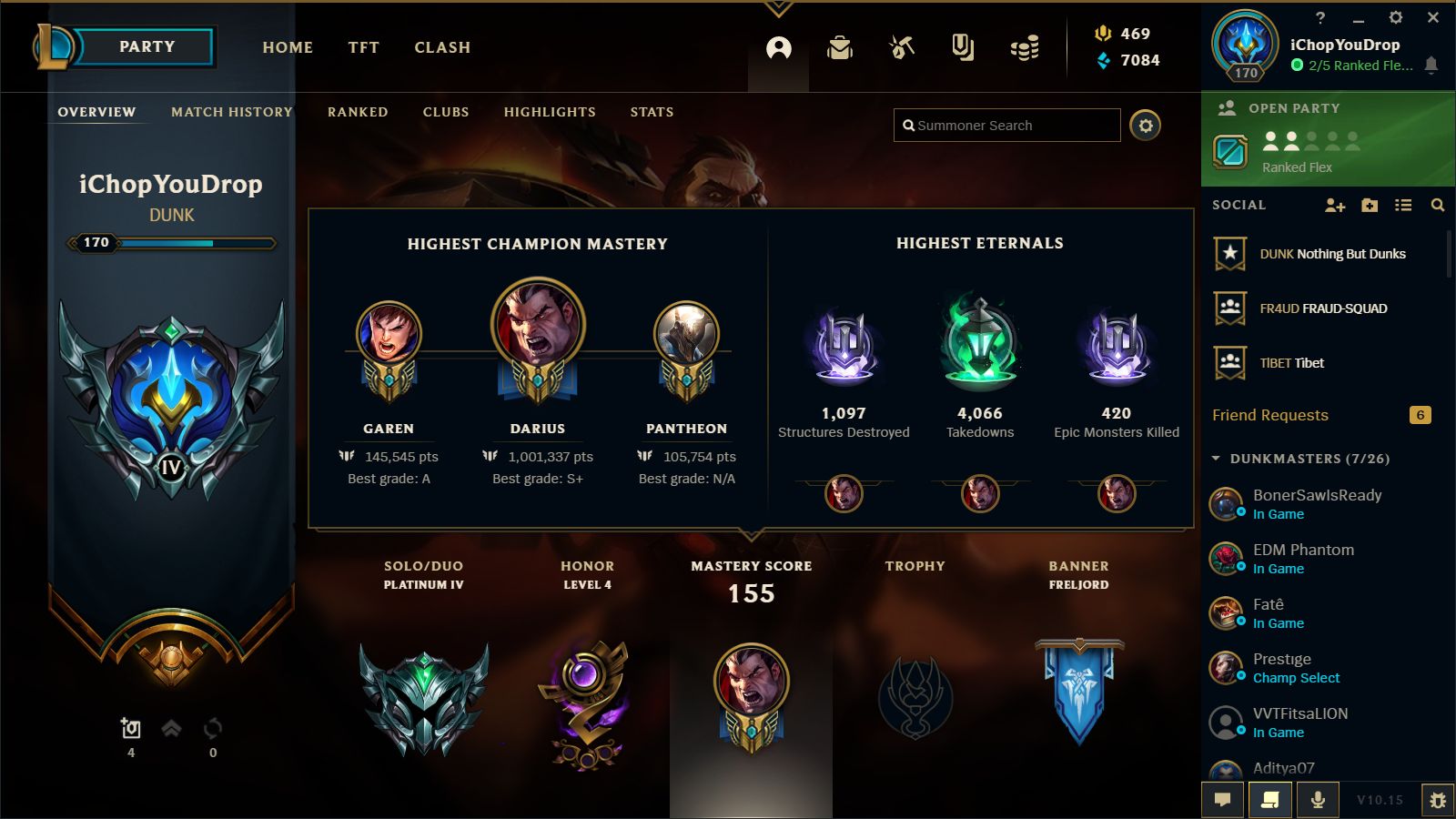Select the profile silhouette icon in the navbar

(776, 47)
